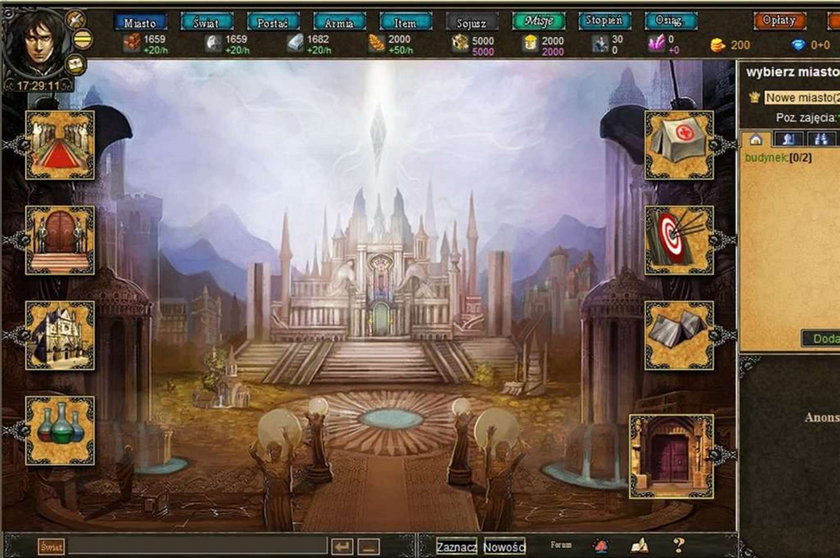This screenshot has width=840, height=558.
Task: Select the red carpet hall building icon
Action: tap(60, 145)
